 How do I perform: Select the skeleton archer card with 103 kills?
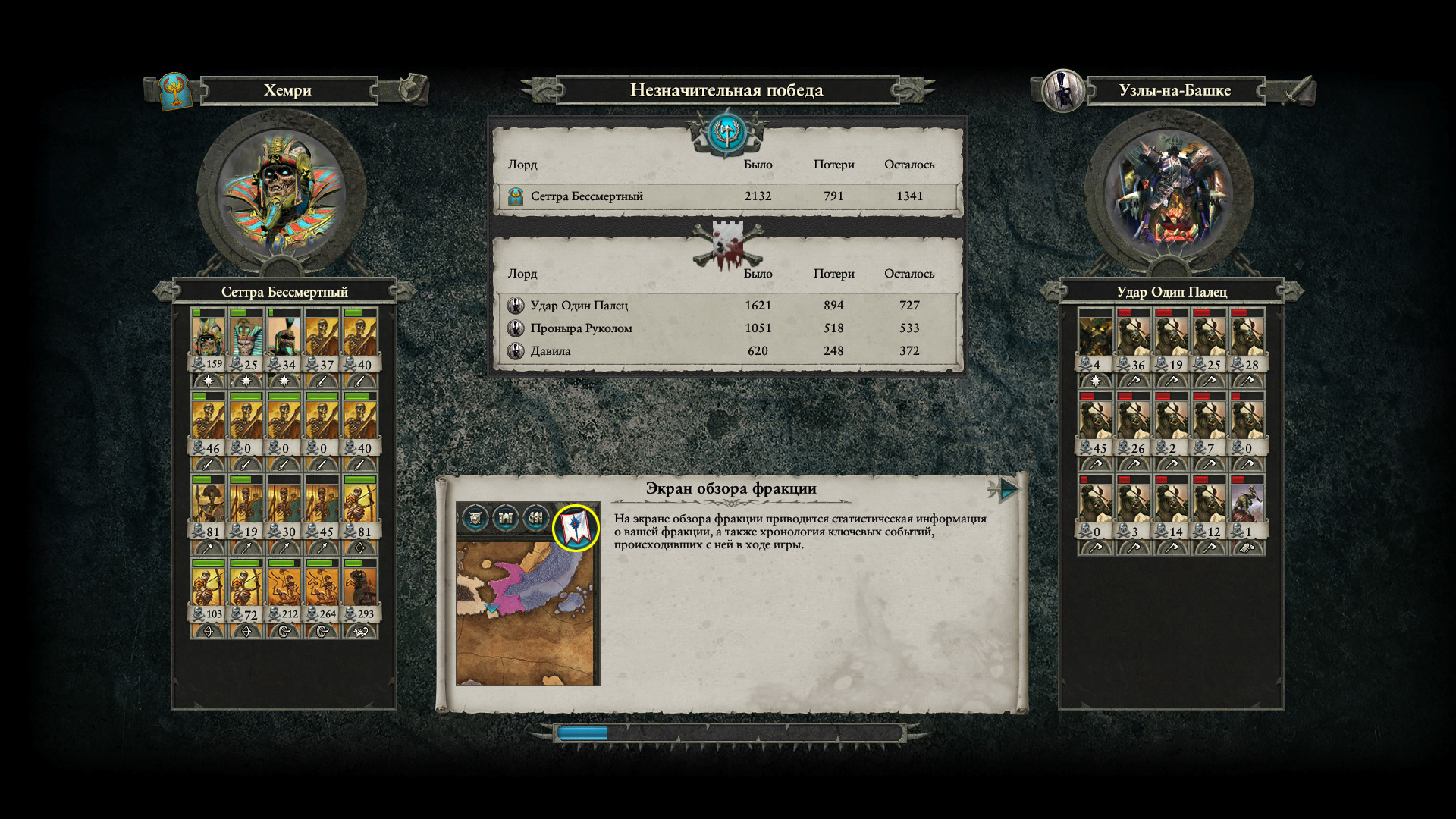tap(208, 590)
